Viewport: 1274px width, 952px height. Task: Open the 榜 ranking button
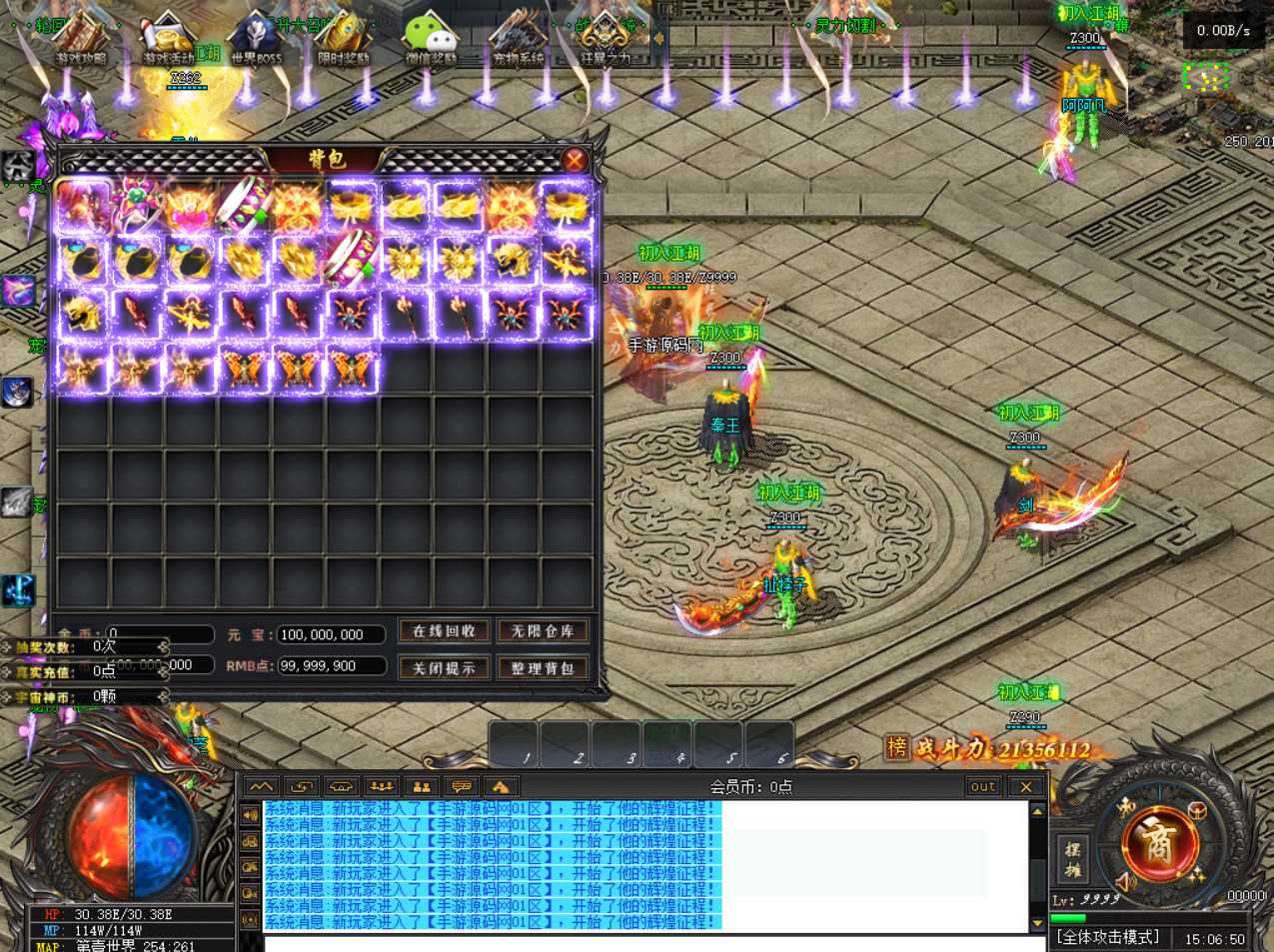(x=896, y=747)
